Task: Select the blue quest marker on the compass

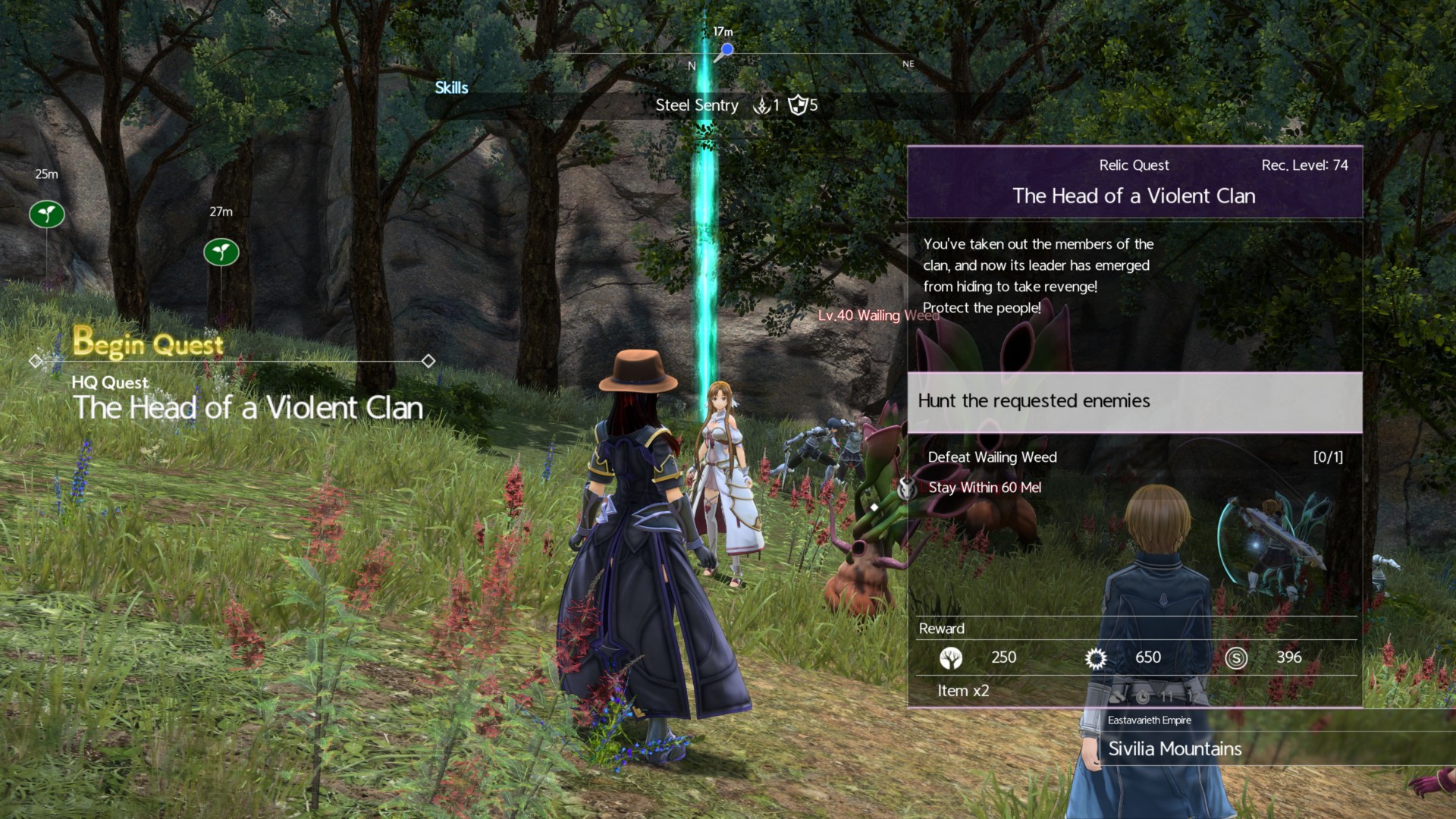Action: click(726, 50)
